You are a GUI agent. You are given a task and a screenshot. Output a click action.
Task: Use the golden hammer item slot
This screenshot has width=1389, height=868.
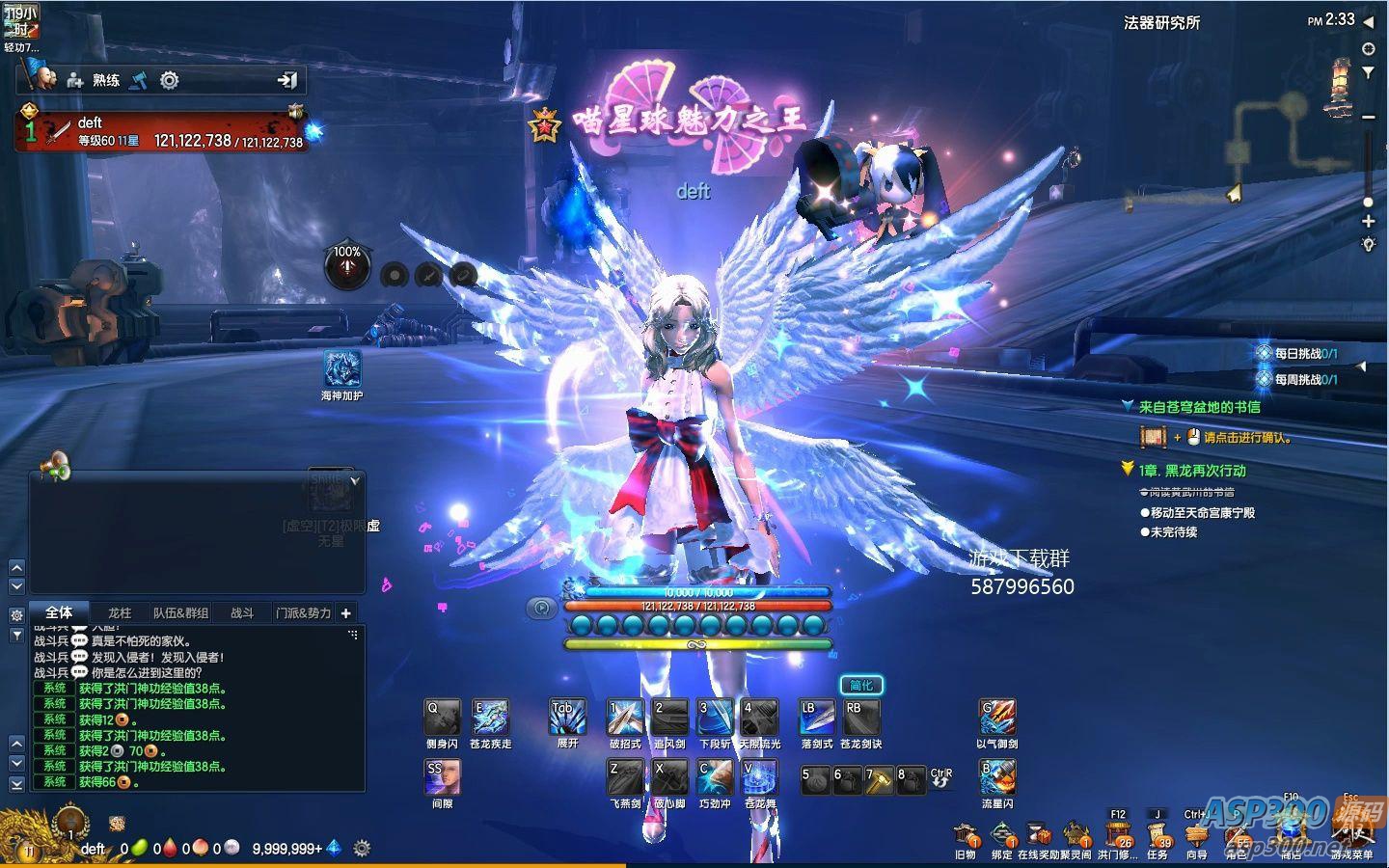pyautogui.click(x=879, y=780)
